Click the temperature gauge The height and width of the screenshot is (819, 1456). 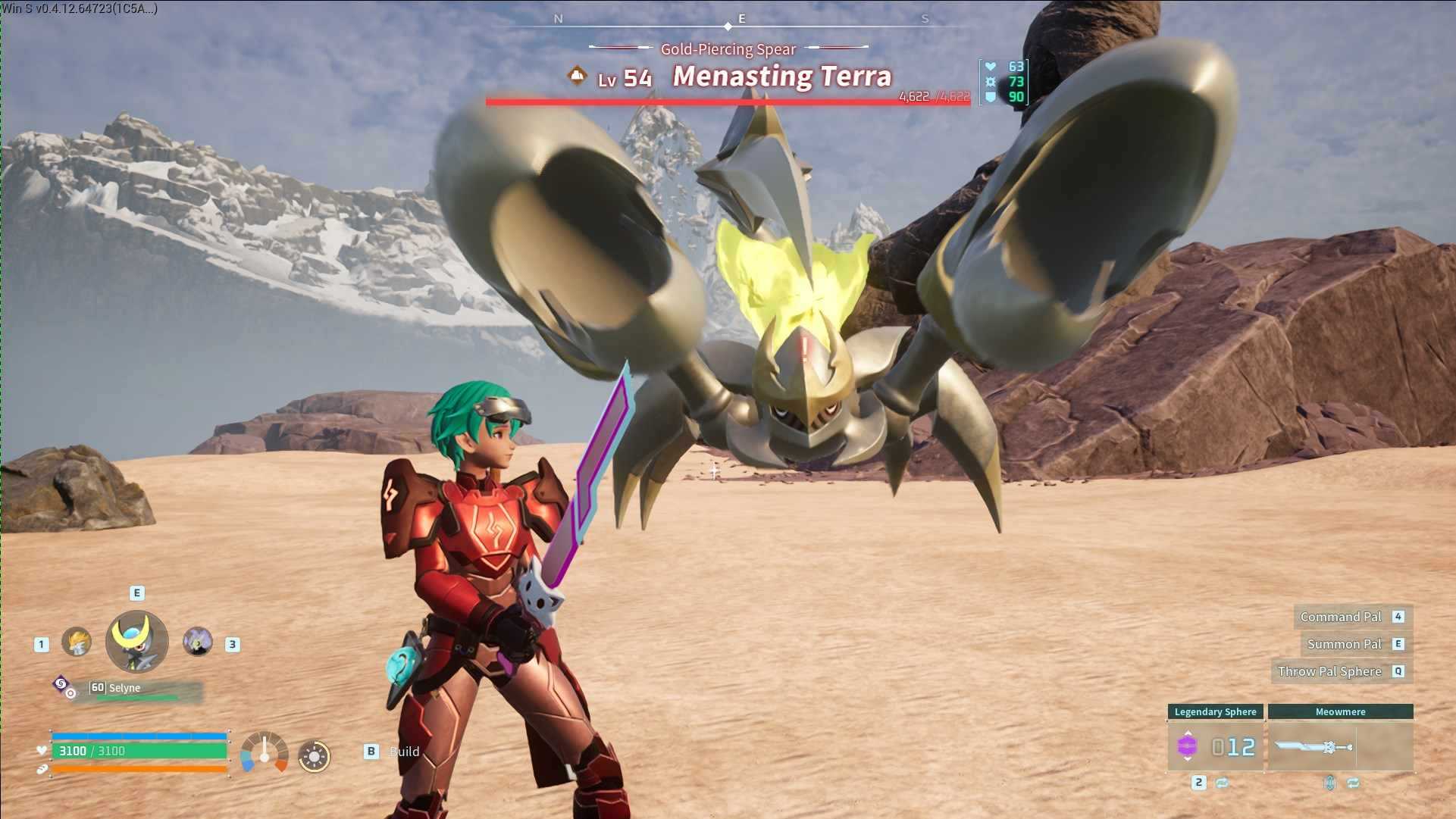tap(265, 753)
